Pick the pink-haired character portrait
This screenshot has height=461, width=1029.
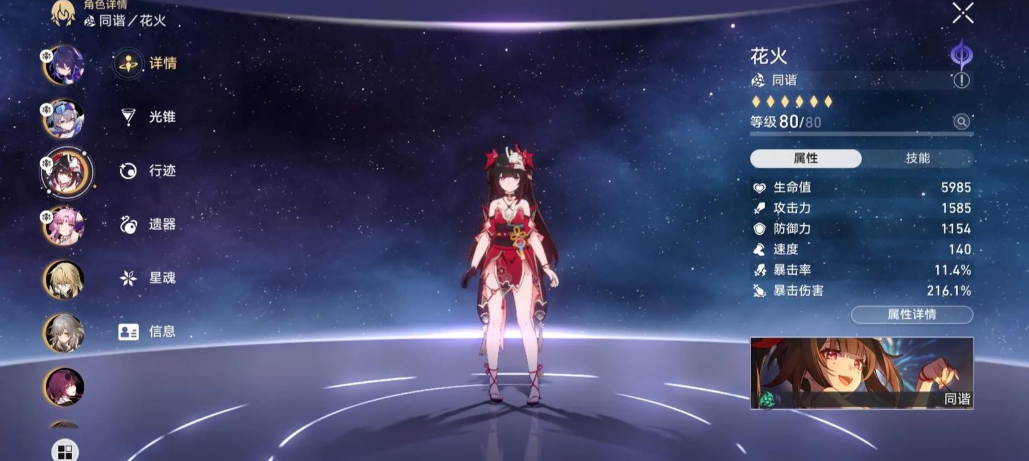(64, 225)
